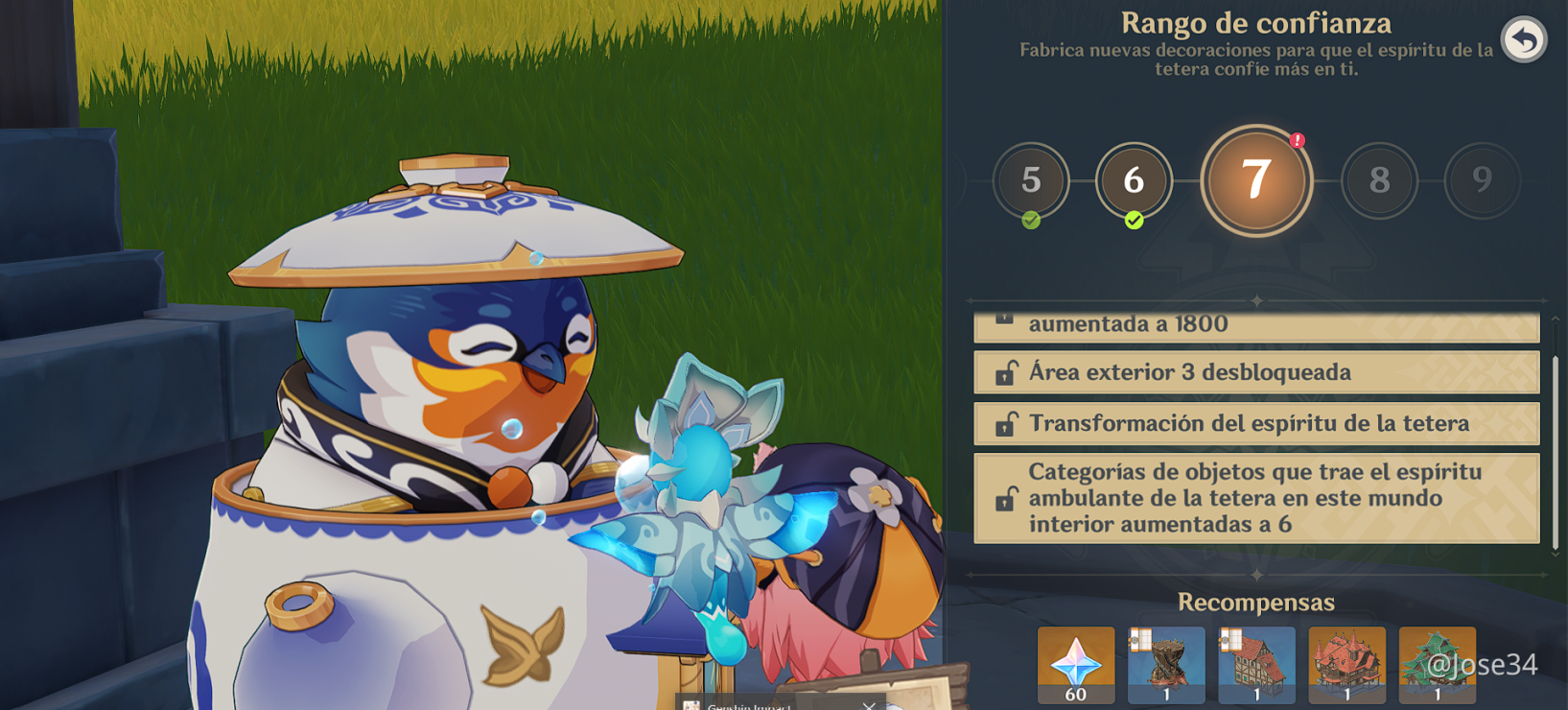
Task: Open the wooden stump furnishing blueprint reward
Action: 1166,664
